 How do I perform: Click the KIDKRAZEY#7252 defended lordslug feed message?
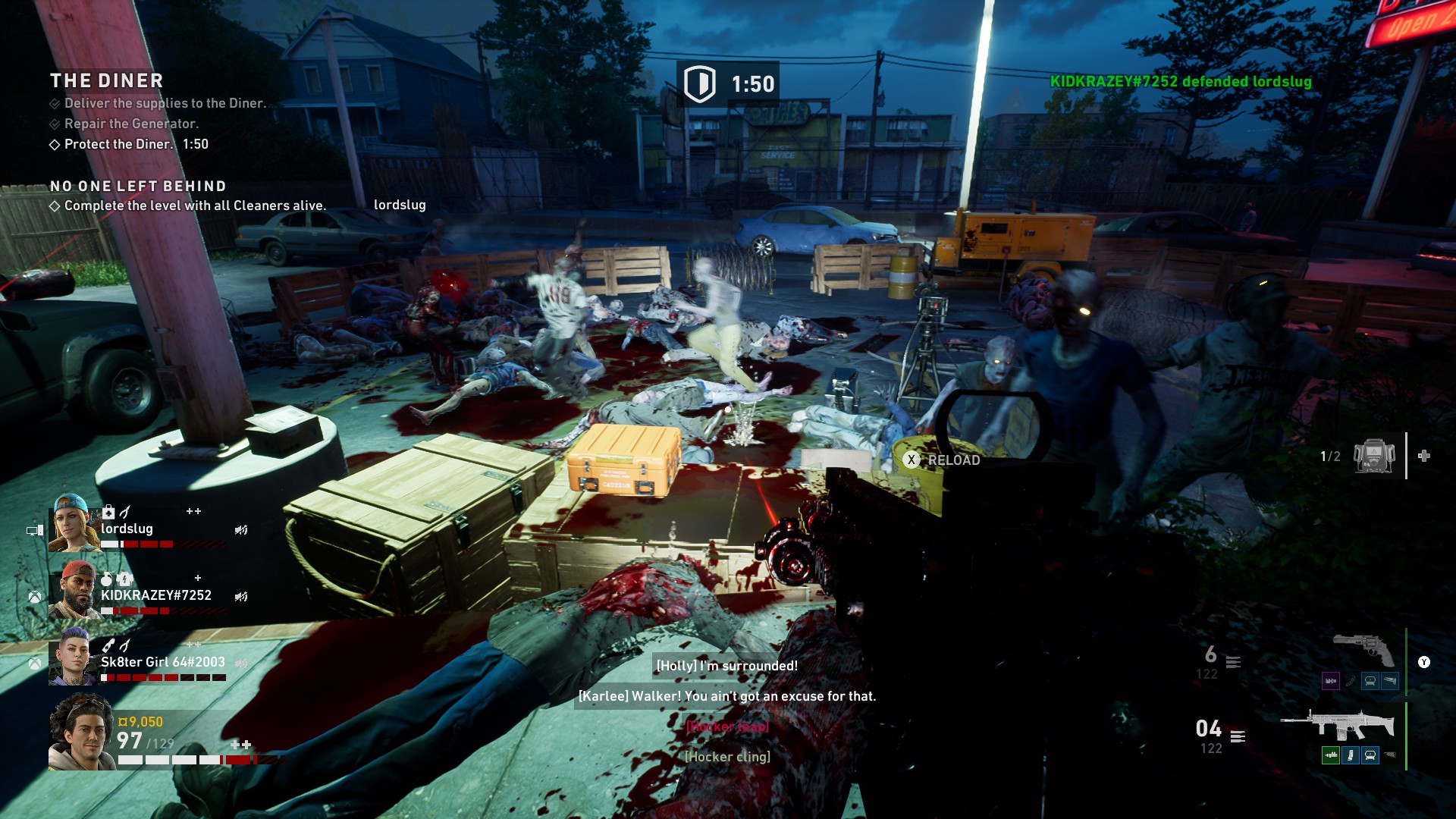pos(1180,82)
